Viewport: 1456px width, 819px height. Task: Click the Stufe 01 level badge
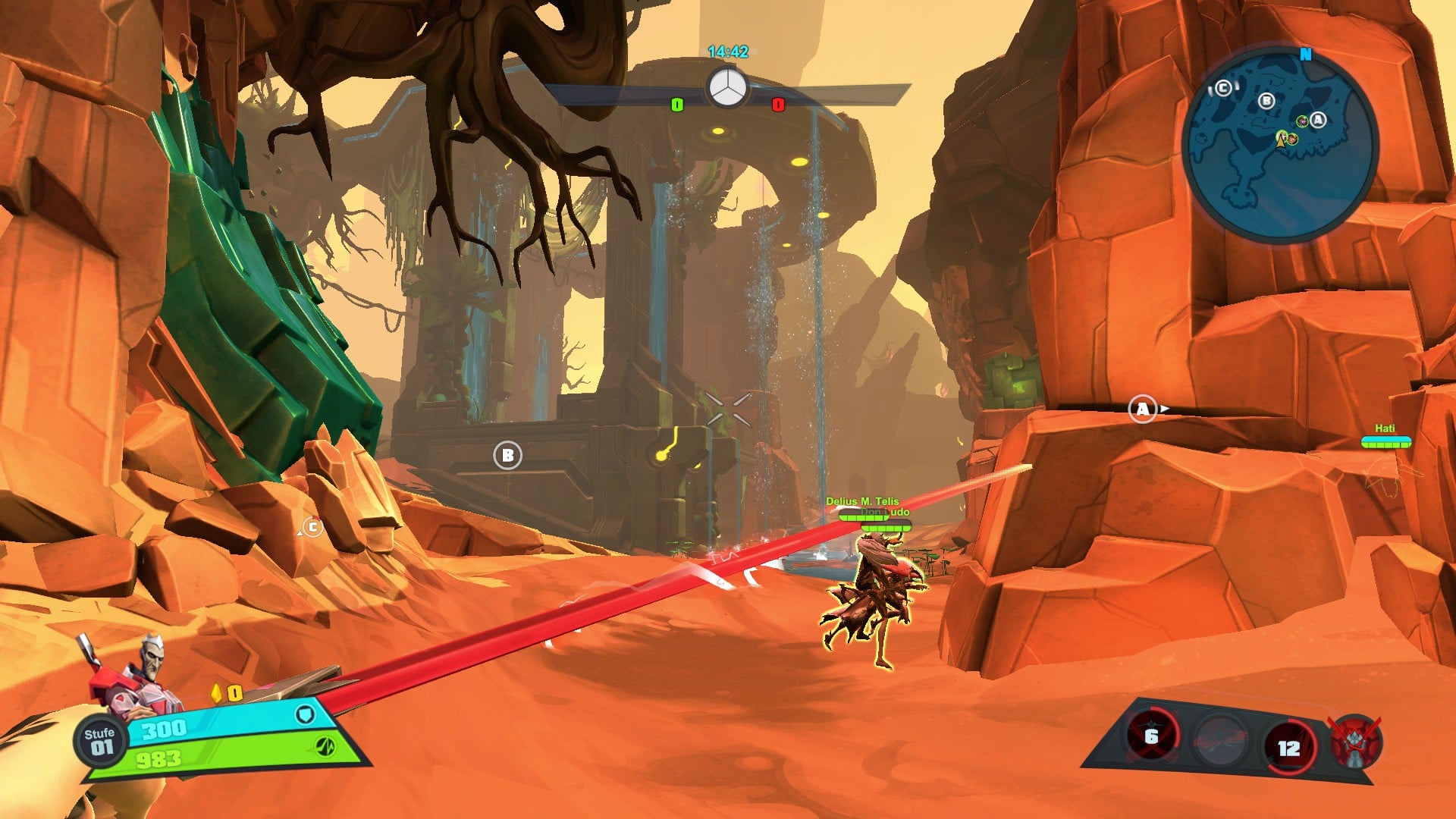tap(99, 741)
